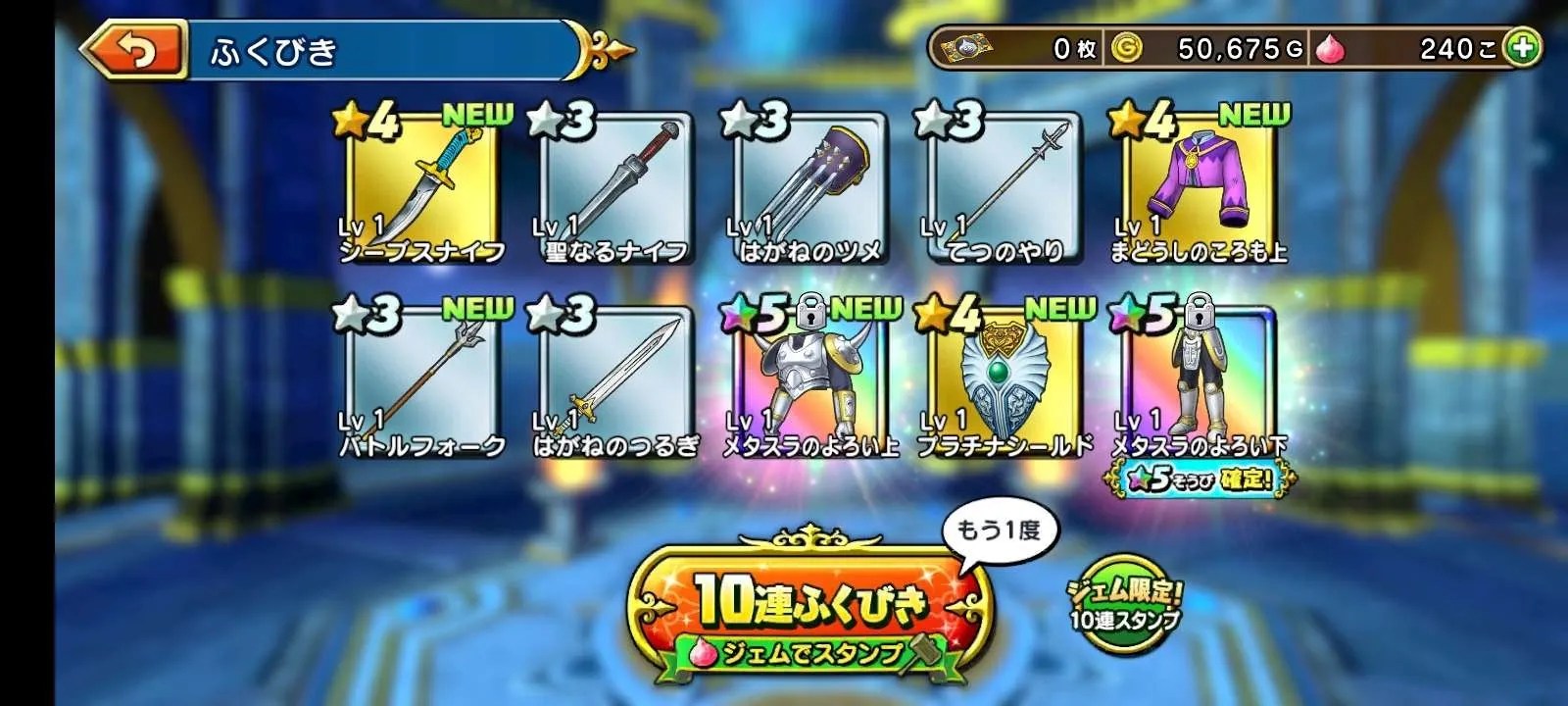Image resolution: width=1568 pixels, height=706 pixels.
Task: Choose the はがねのツメ claw item
Action: pos(808,188)
